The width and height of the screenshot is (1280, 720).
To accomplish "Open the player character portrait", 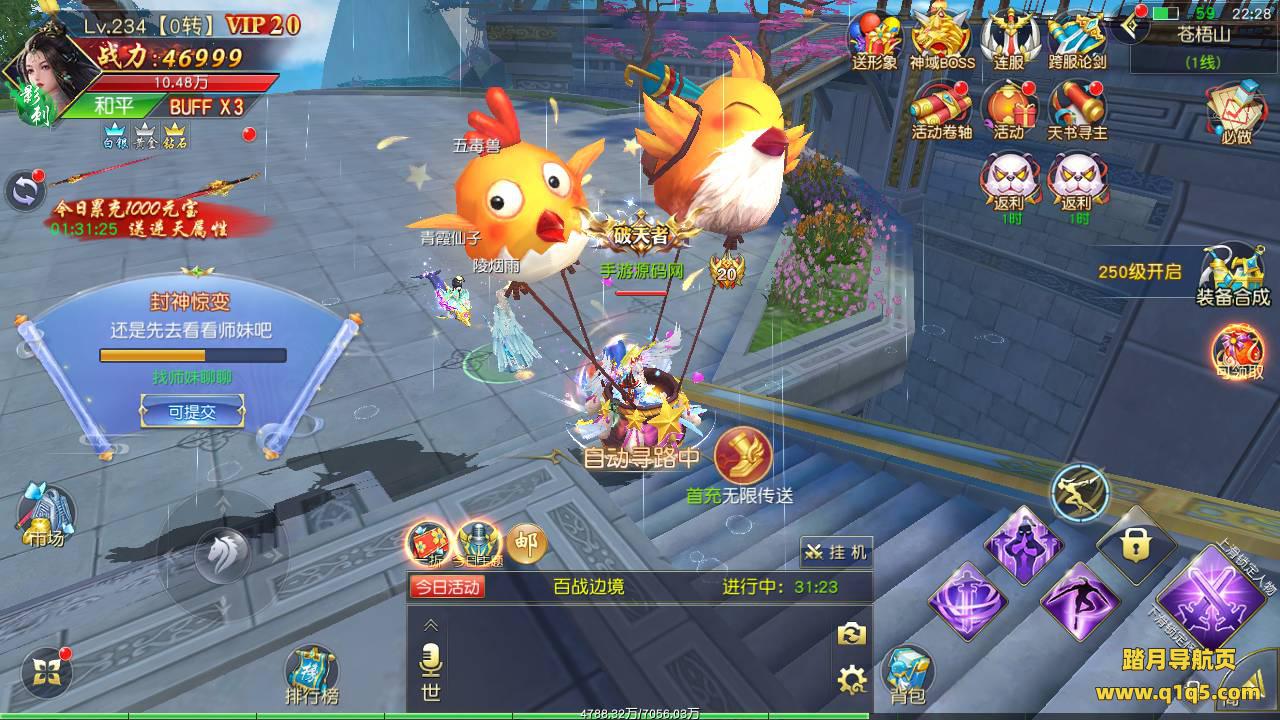I will (40, 75).
